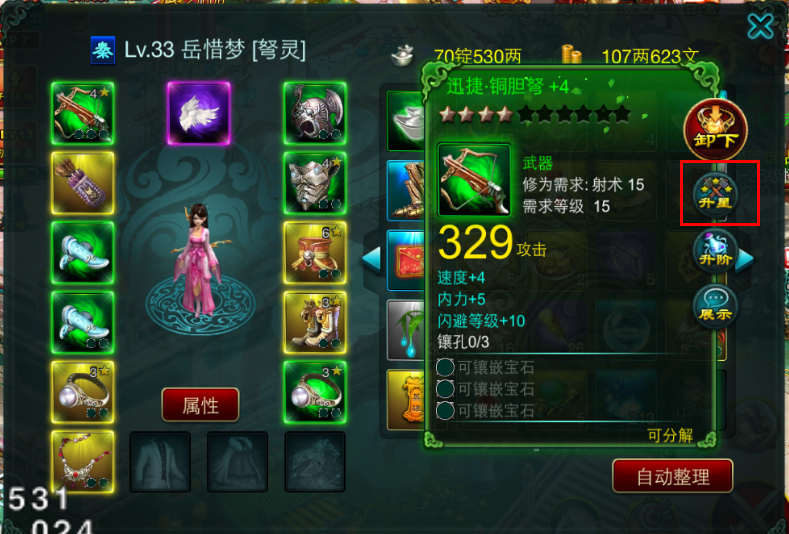Choose the silver chest armor slot
The width and height of the screenshot is (789, 534).
coord(315,183)
